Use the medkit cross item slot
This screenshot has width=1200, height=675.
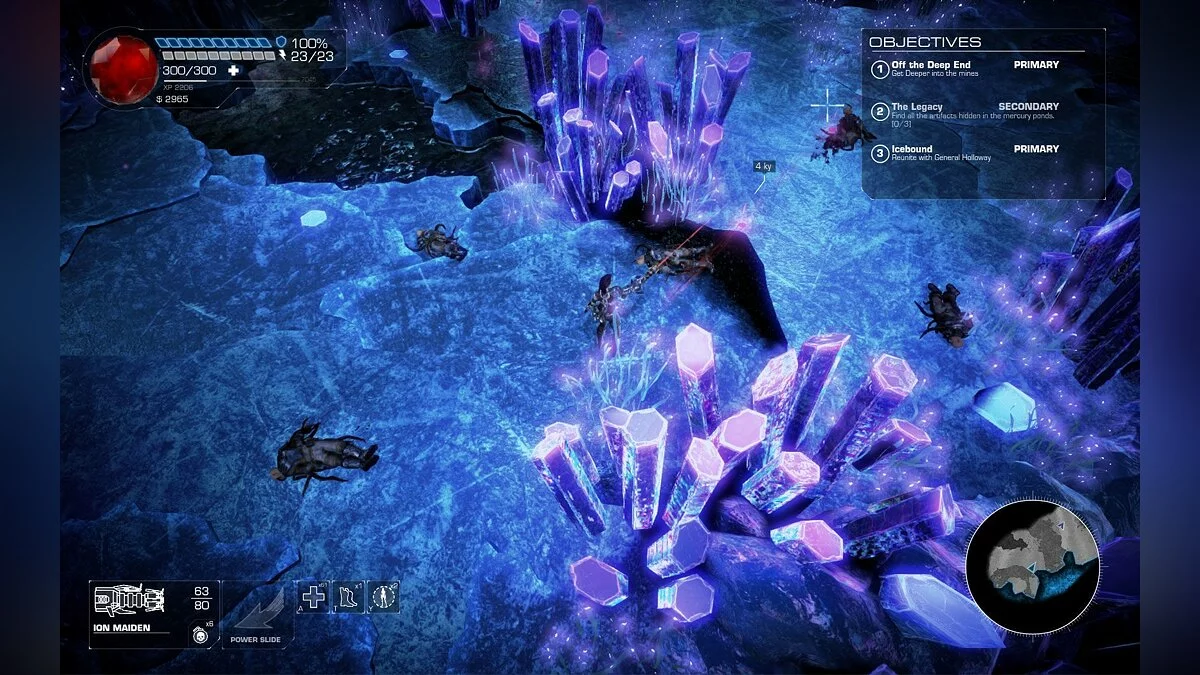314,598
